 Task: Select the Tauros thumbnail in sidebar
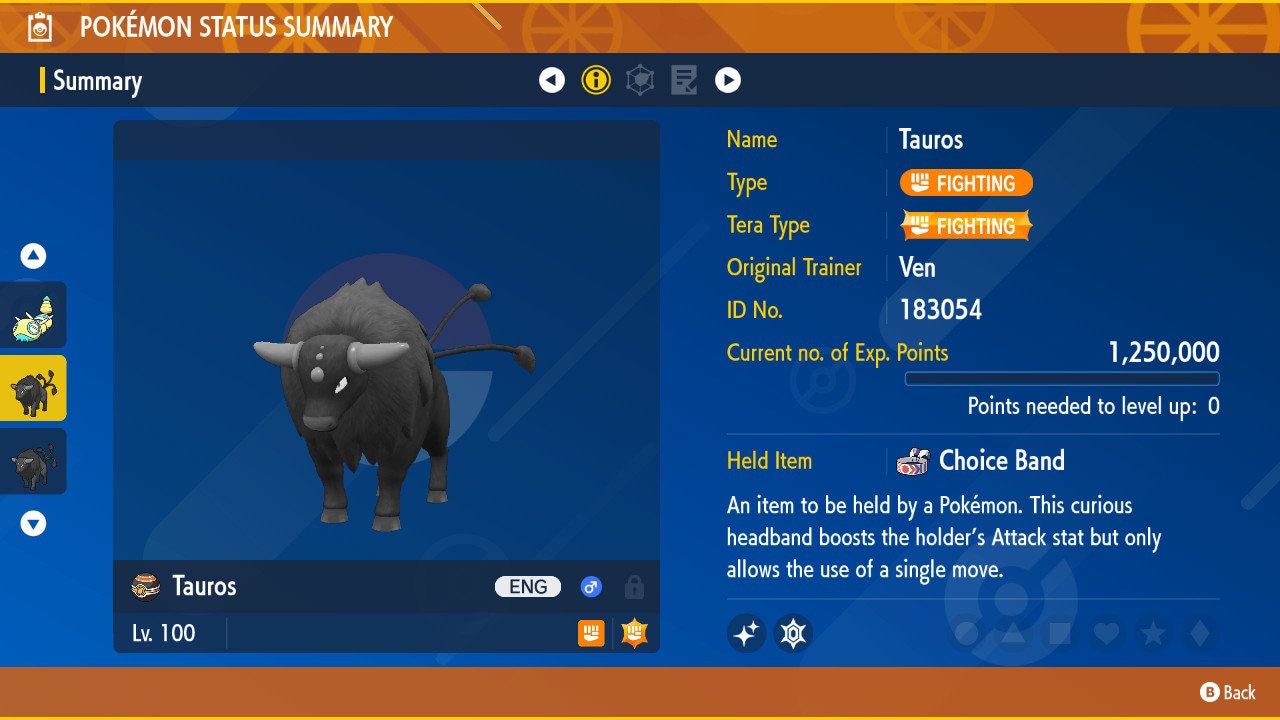33,388
